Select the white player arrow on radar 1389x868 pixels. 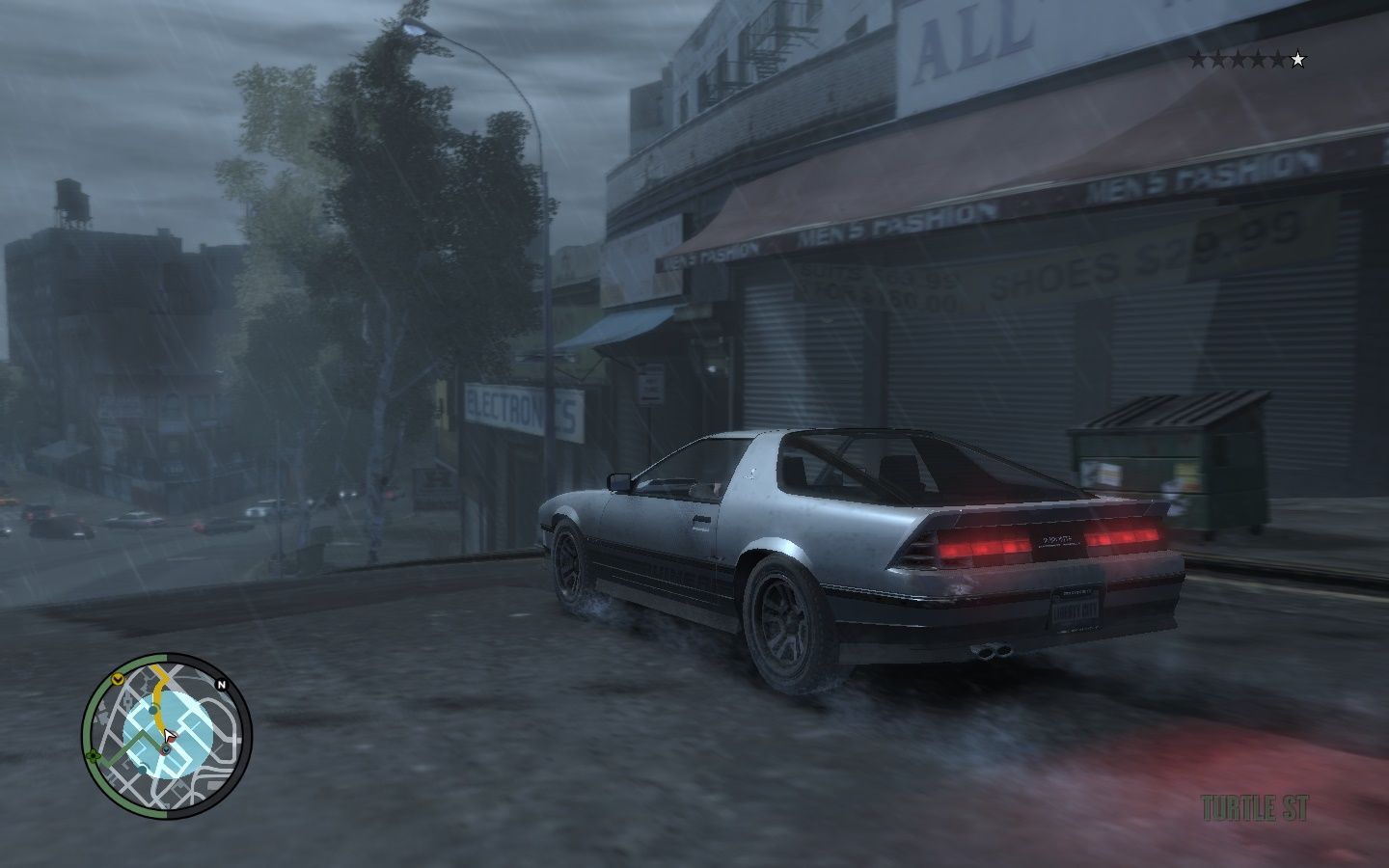[x=169, y=737]
